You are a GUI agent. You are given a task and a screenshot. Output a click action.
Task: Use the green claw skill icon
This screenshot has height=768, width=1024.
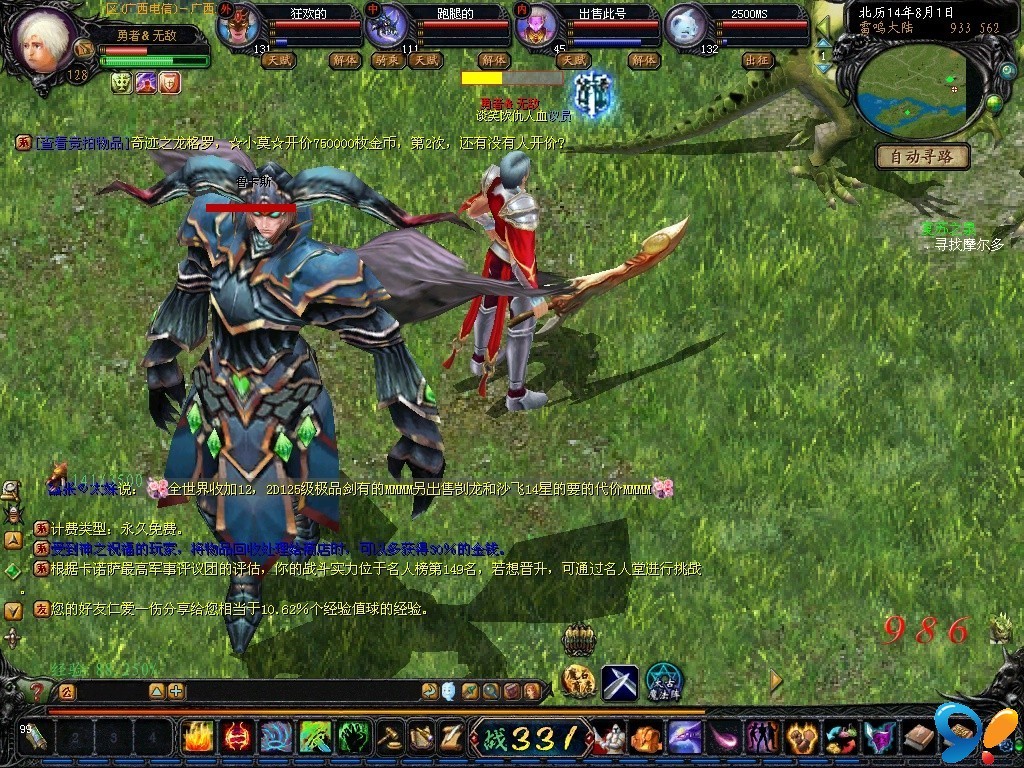click(354, 738)
